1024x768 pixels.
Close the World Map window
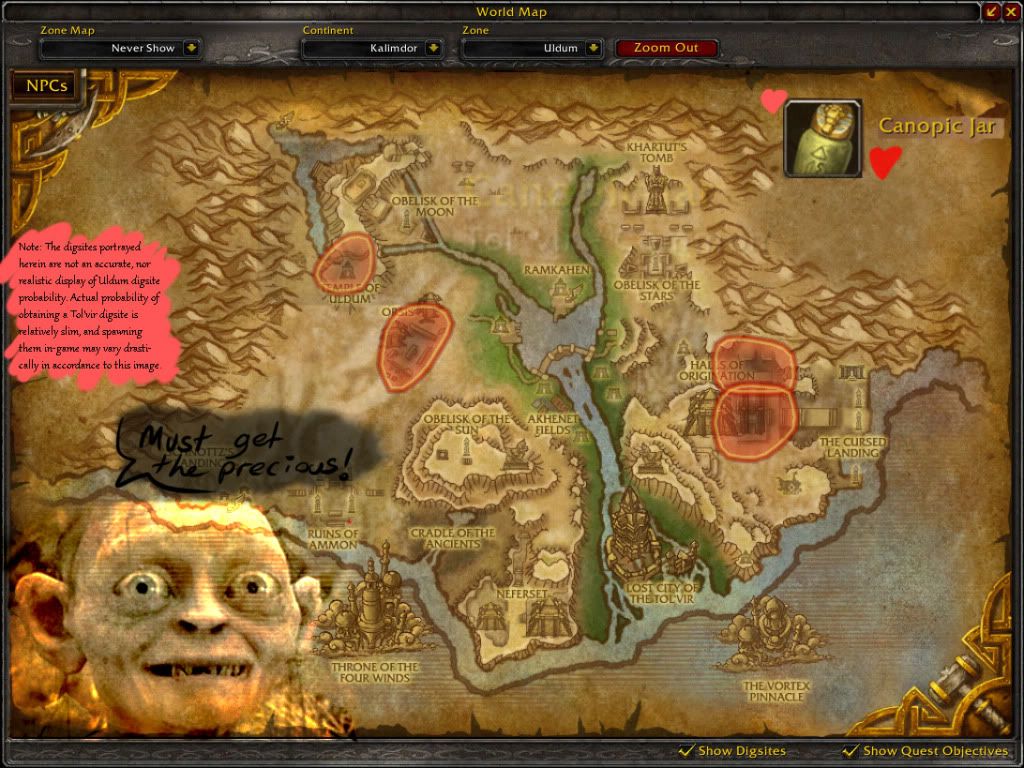[x=1011, y=11]
